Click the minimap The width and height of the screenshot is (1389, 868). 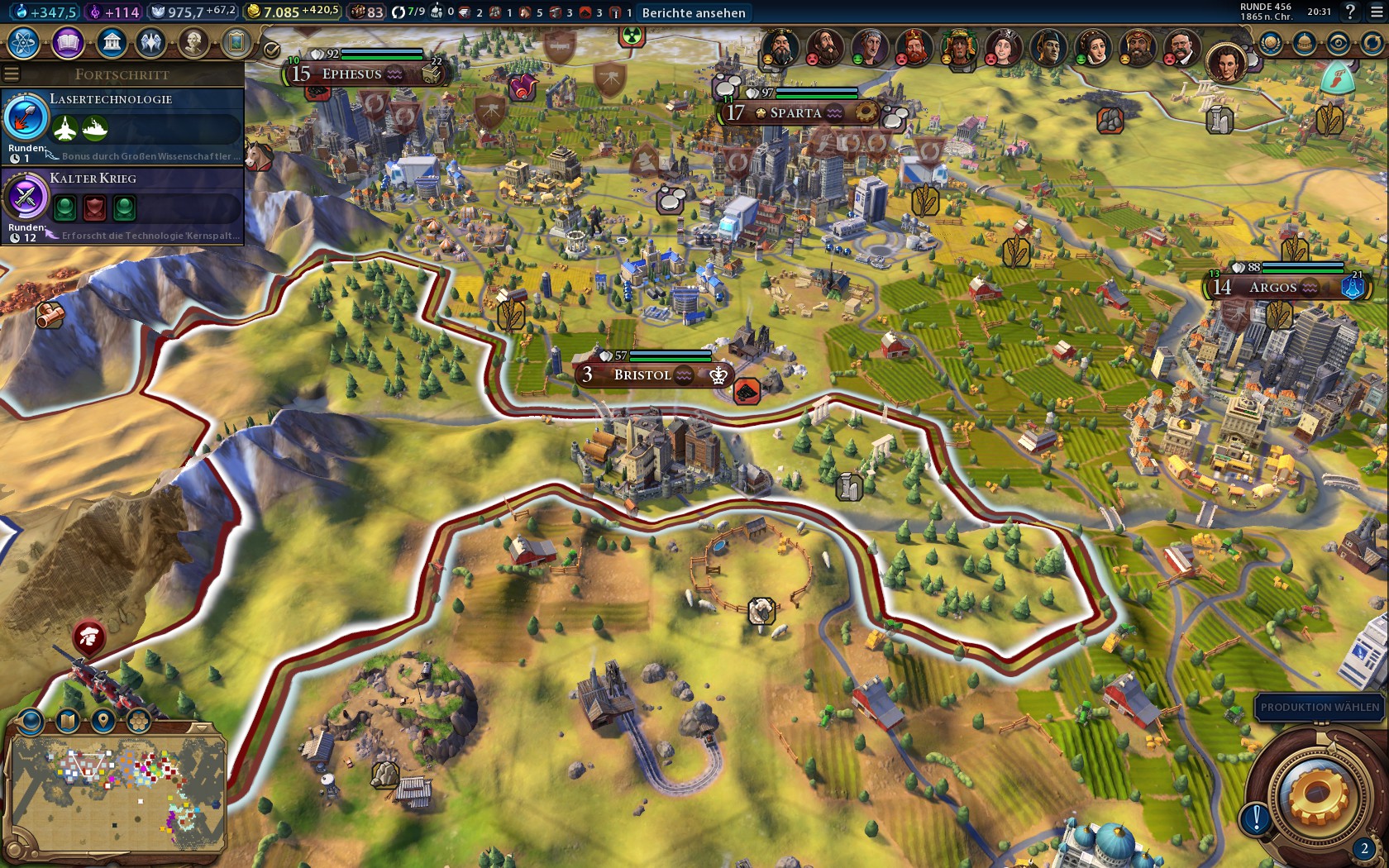pyautogui.click(x=117, y=795)
